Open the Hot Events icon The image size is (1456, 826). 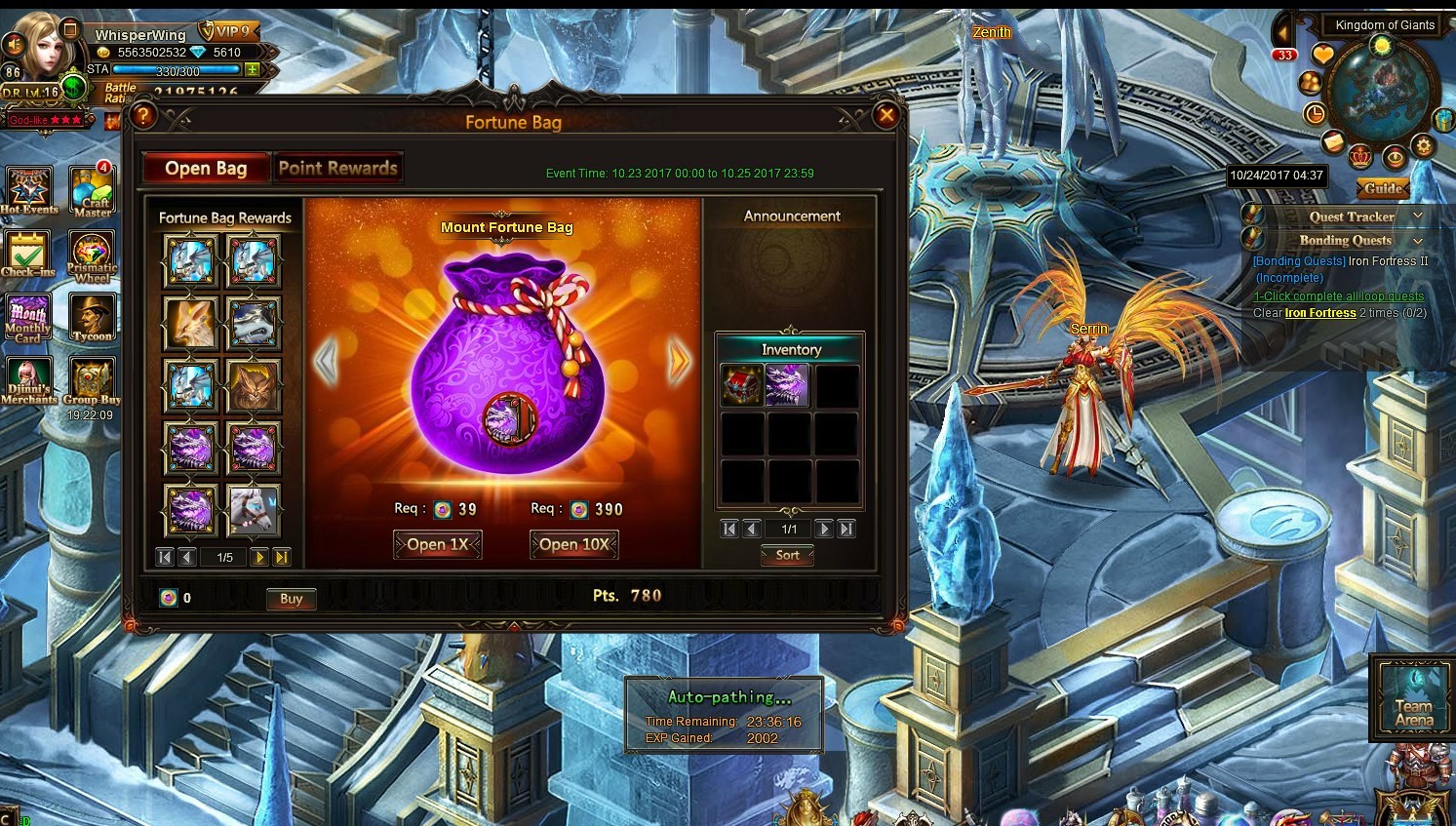point(28,190)
